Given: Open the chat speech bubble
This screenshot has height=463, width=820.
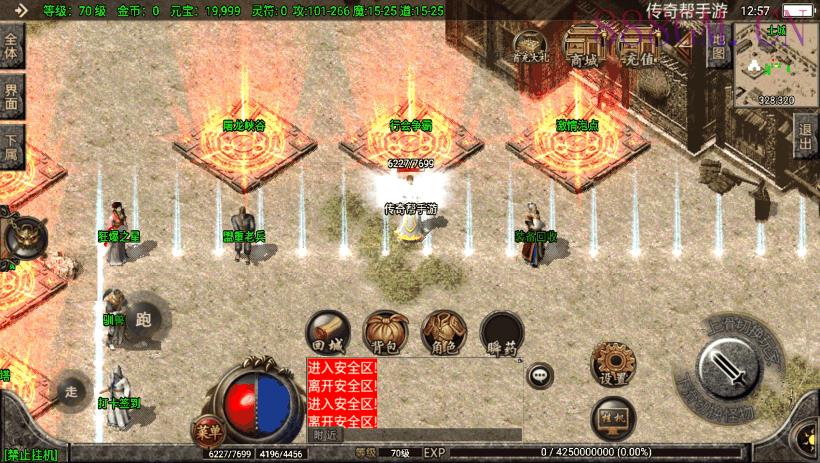Looking at the screenshot, I should point(540,376).
